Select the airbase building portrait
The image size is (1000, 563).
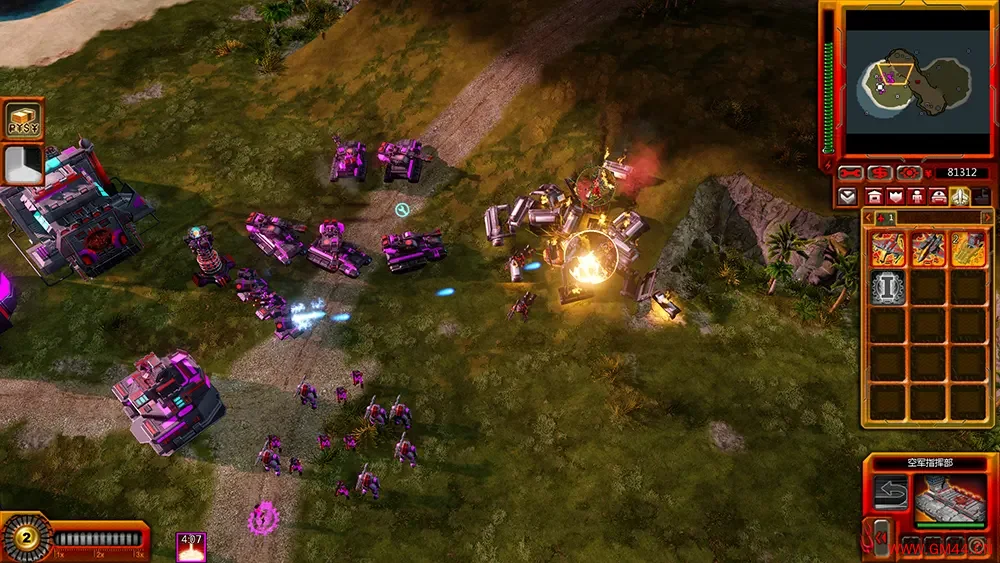(x=949, y=498)
